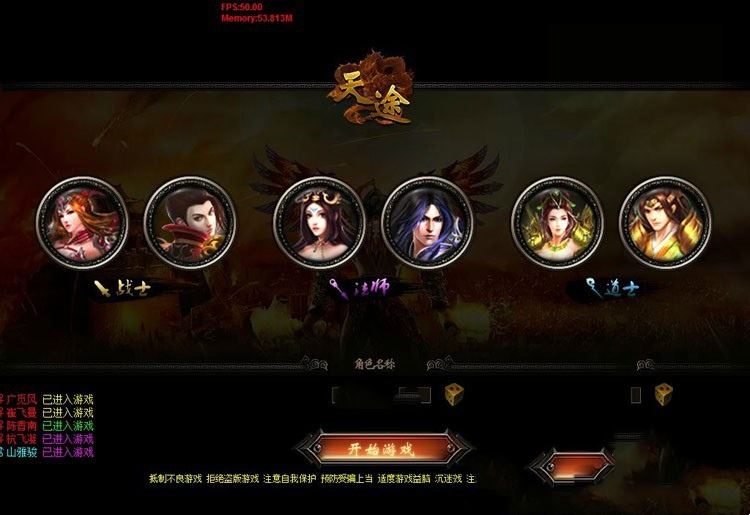Select the red-haired female warrior portrait

(x=83, y=222)
